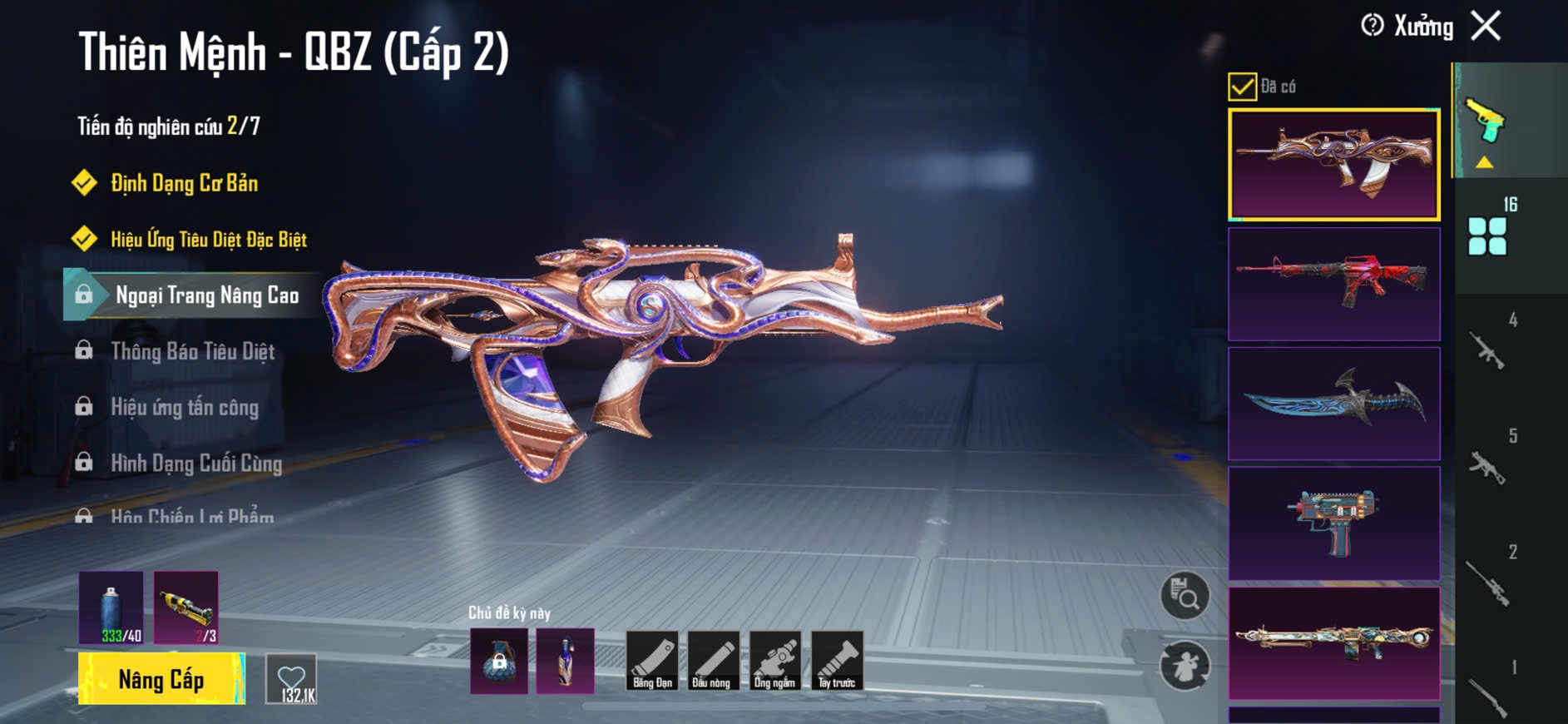
Task: Choose the Ống ngắm scope slot
Action: coord(774,661)
